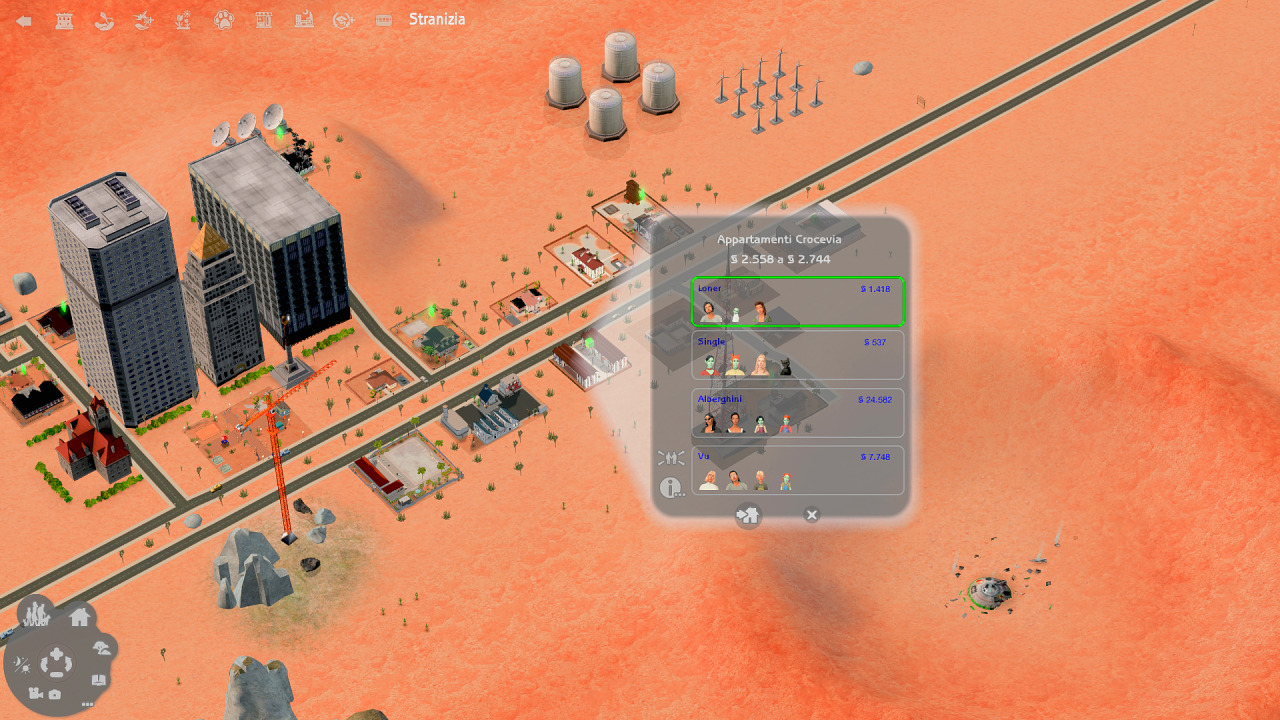1280x720 pixels.
Task: Choose the Single household entry
Action: coord(797,355)
